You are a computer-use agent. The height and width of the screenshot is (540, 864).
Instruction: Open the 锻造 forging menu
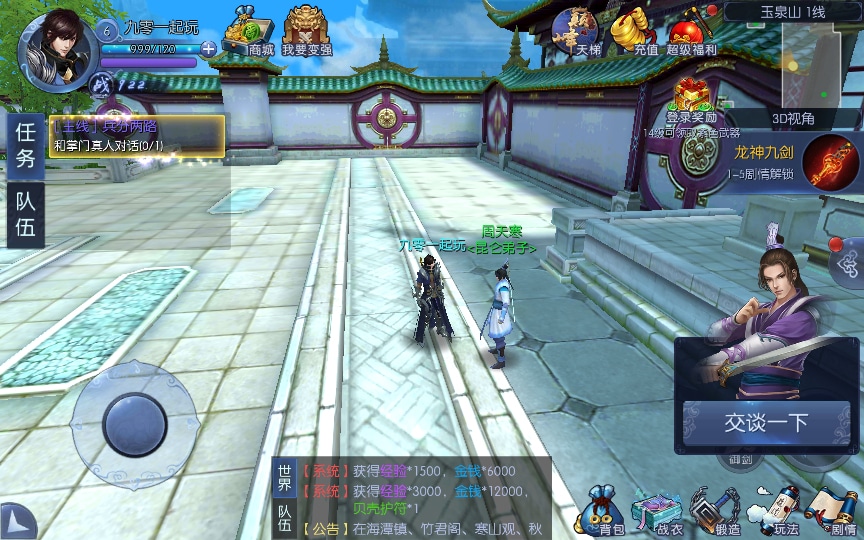click(716, 510)
